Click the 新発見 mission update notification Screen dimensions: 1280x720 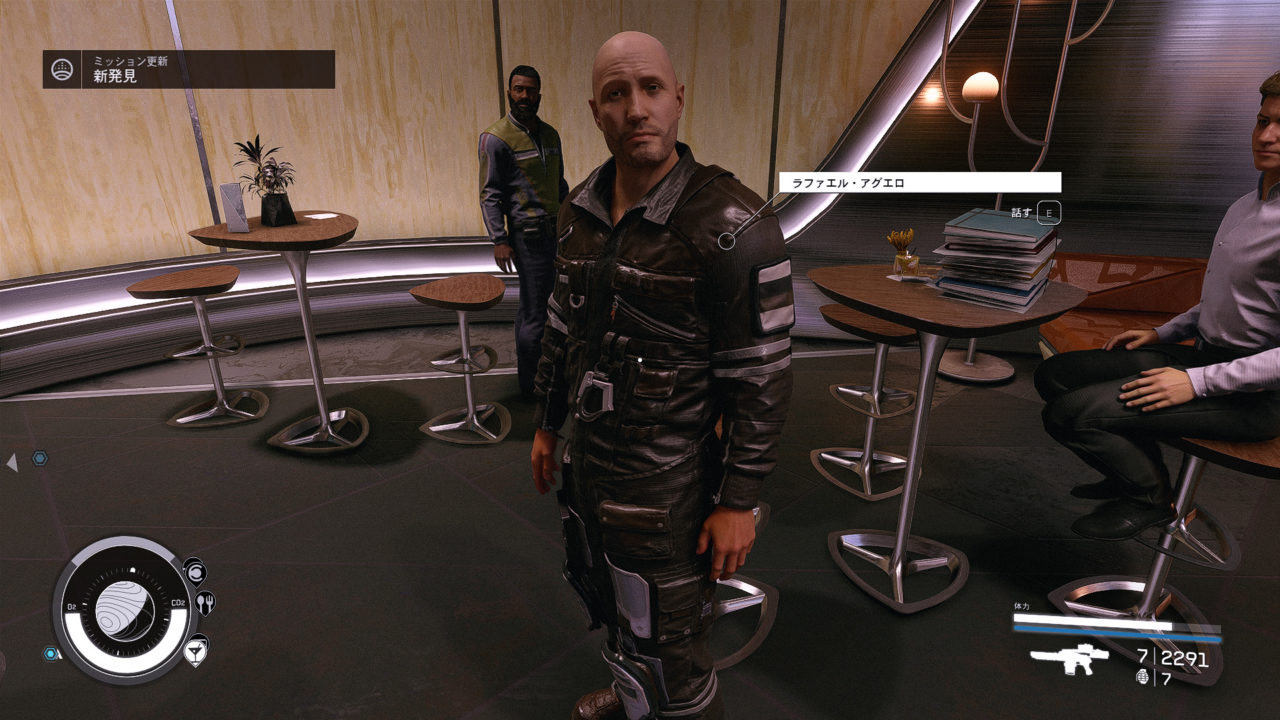pos(188,69)
